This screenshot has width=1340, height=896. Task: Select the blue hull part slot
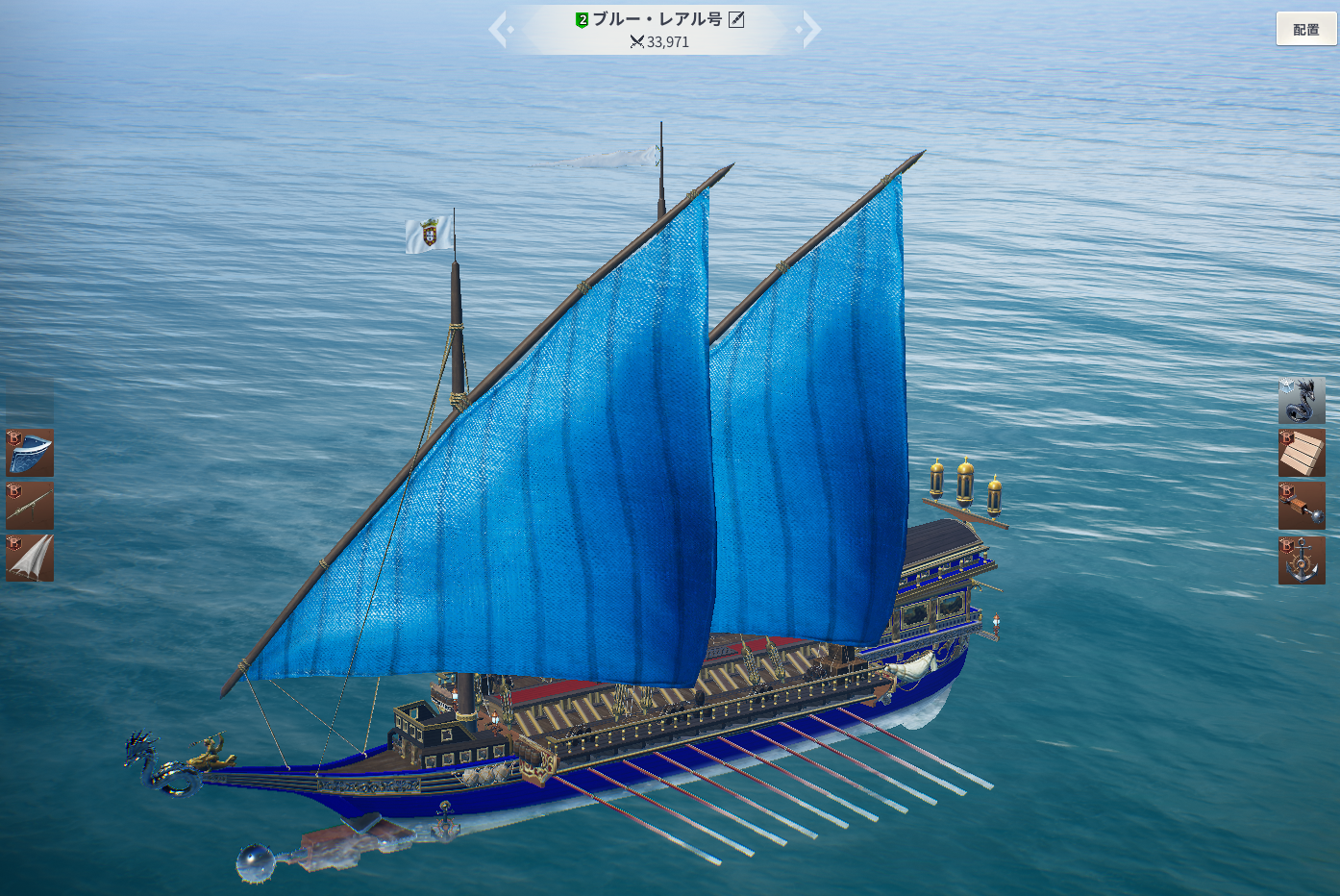coord(30,453)
